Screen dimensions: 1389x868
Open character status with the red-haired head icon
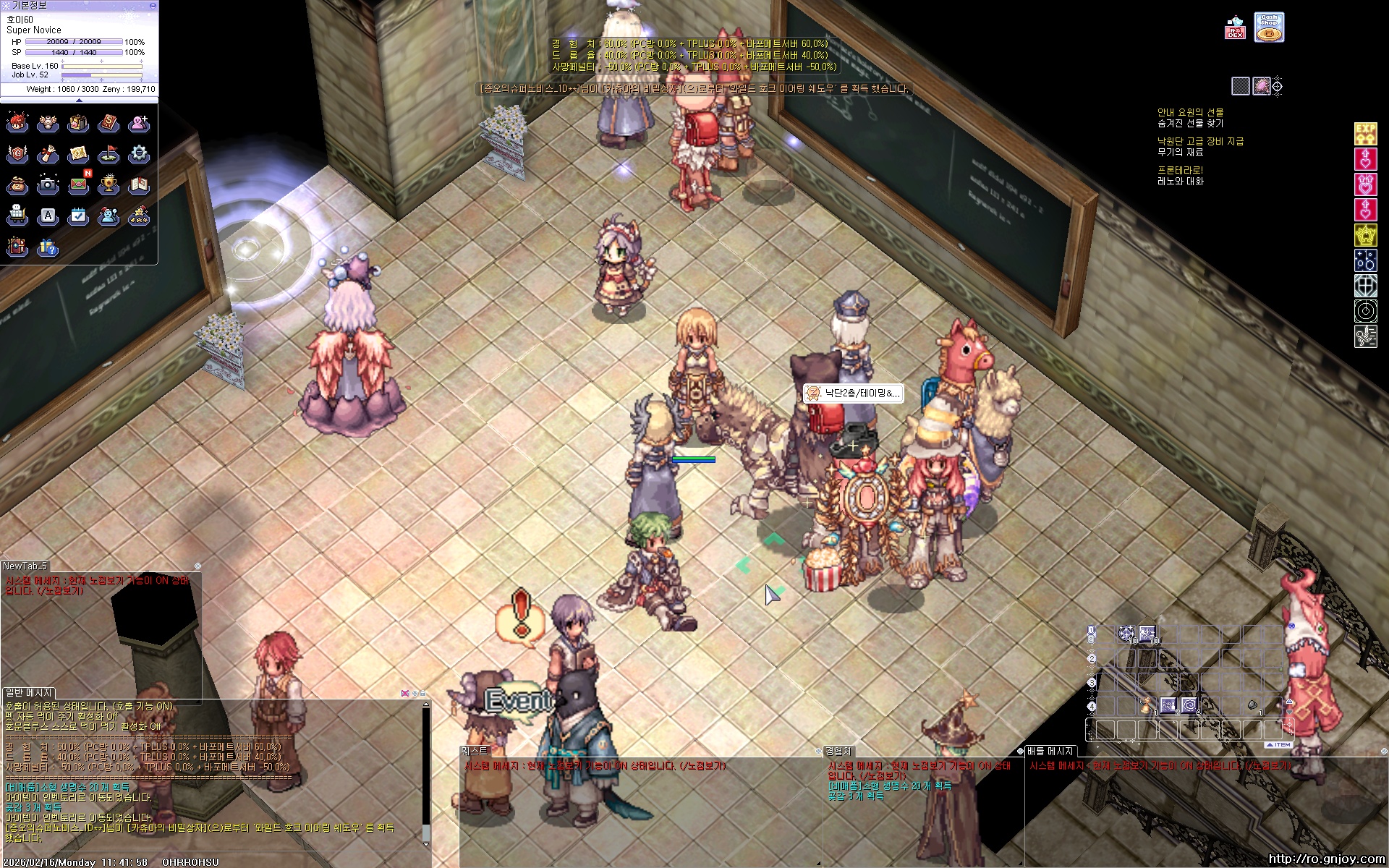(17, 123)
